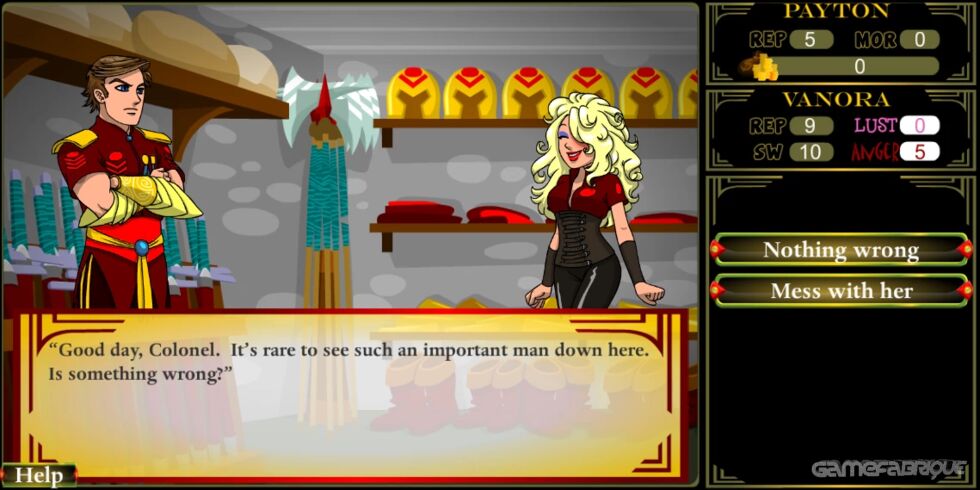Choose the "Nothing wrong" reply
This screenshot has height=490, width=980.
840,250
